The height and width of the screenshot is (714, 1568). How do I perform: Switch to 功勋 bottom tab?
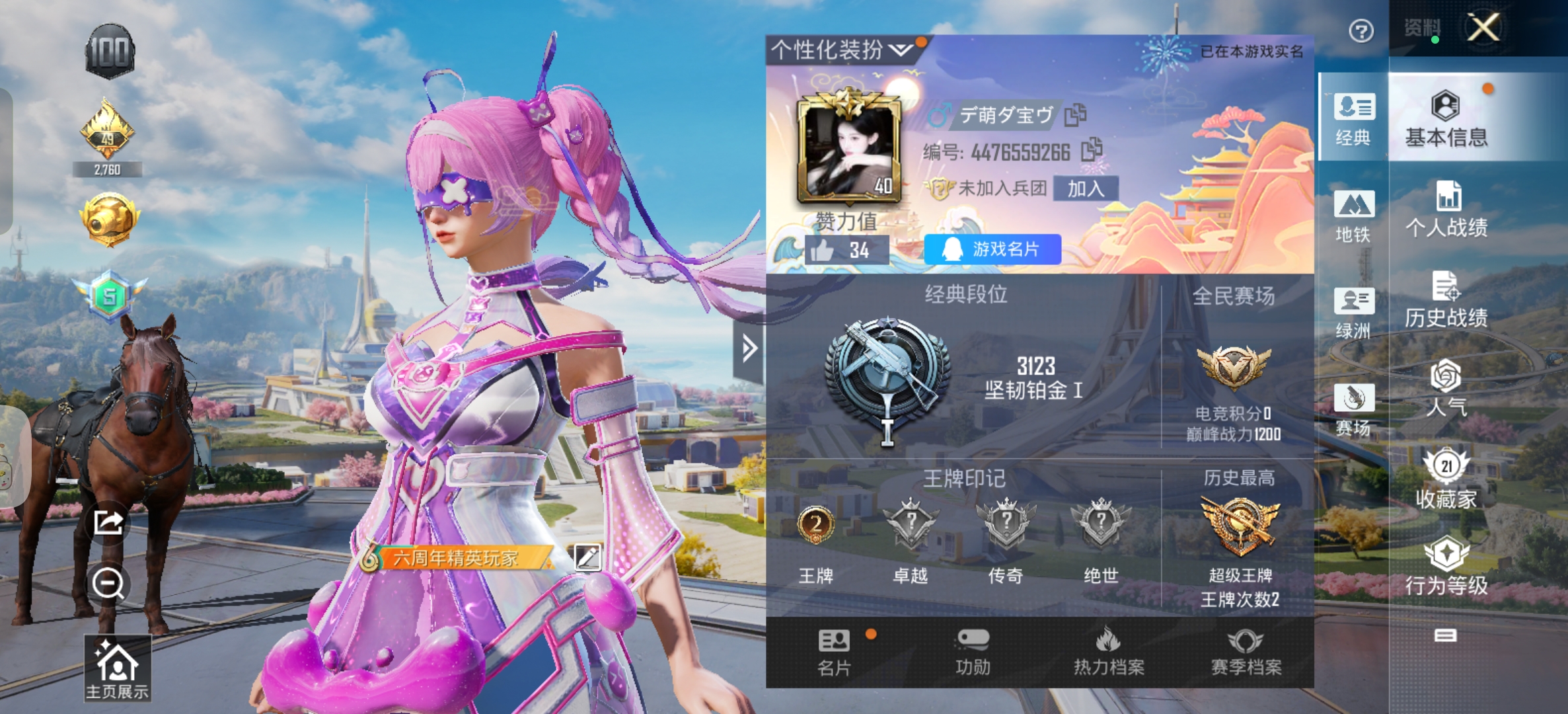point(973,652)
